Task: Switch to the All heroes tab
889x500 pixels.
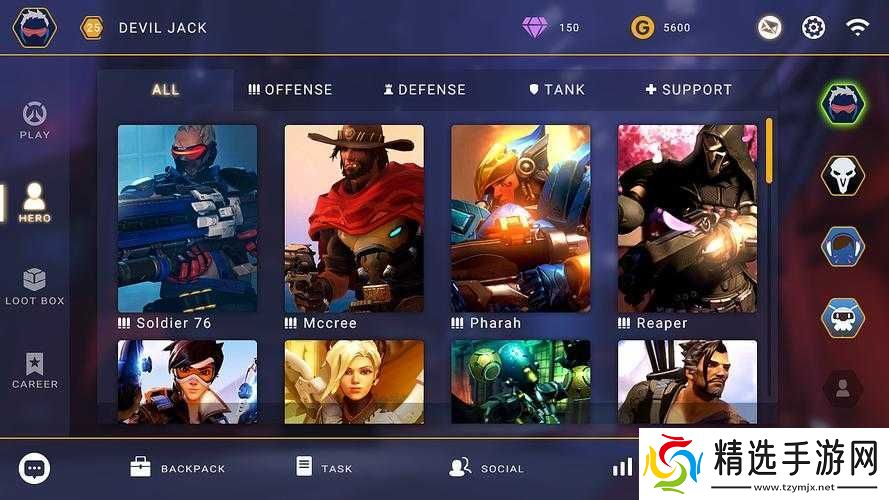Action: (x=166, y=89)
